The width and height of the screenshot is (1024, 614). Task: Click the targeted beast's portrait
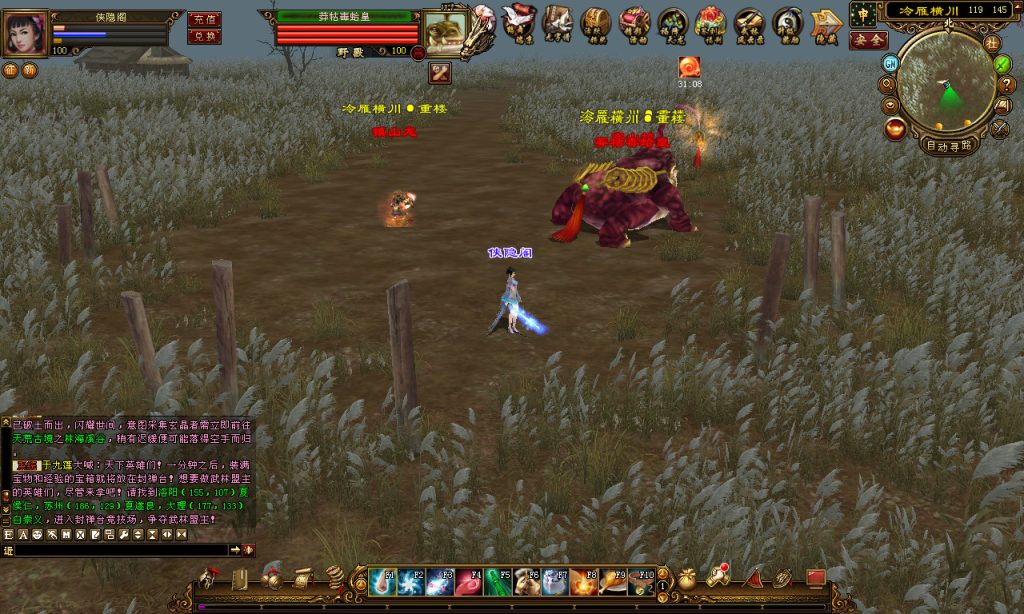(441, 31)
